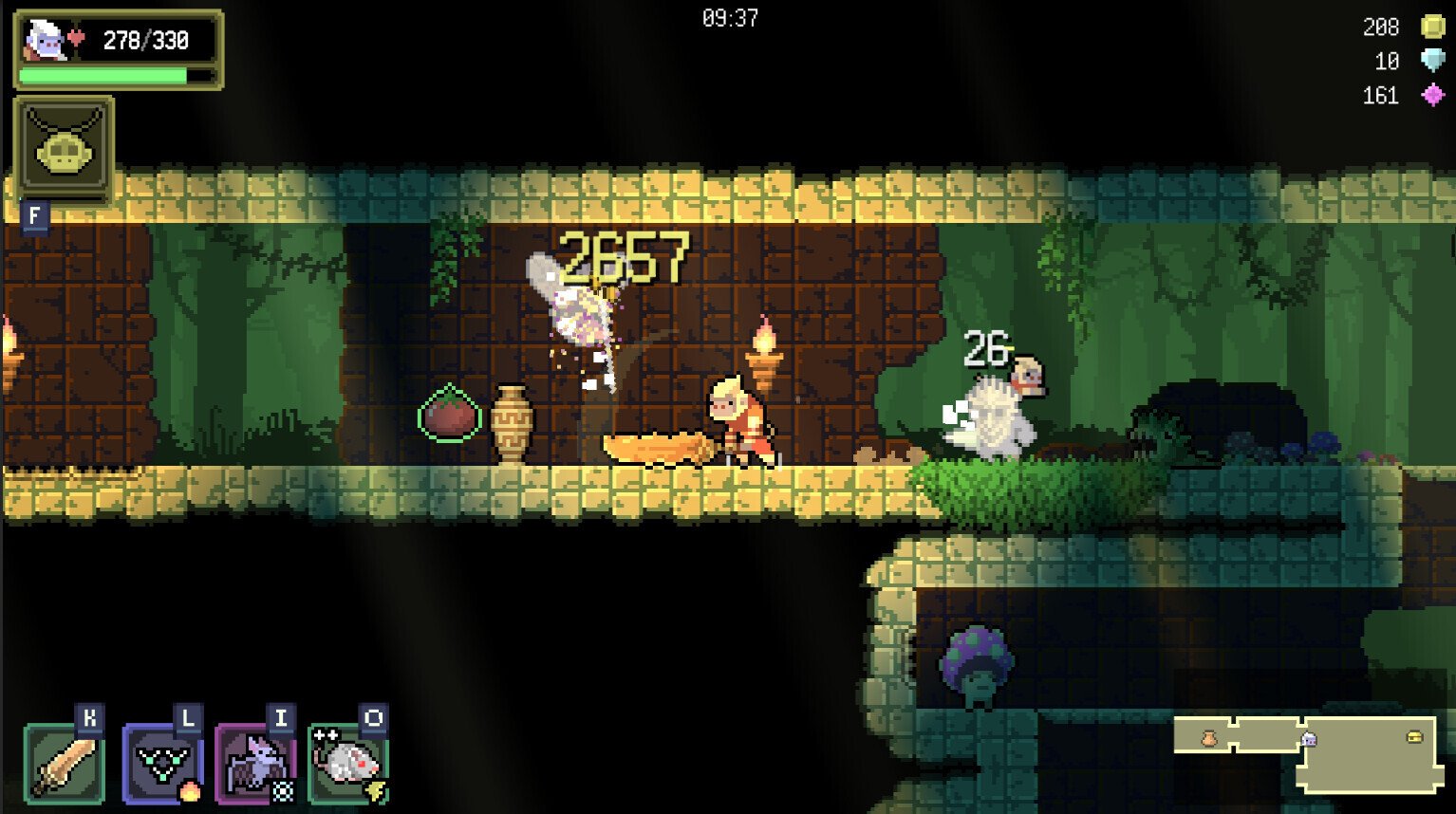The width and height of the screenshot is (1456, 814).
Task: Click the gold coin currency icon
Action: point(1433,27)
